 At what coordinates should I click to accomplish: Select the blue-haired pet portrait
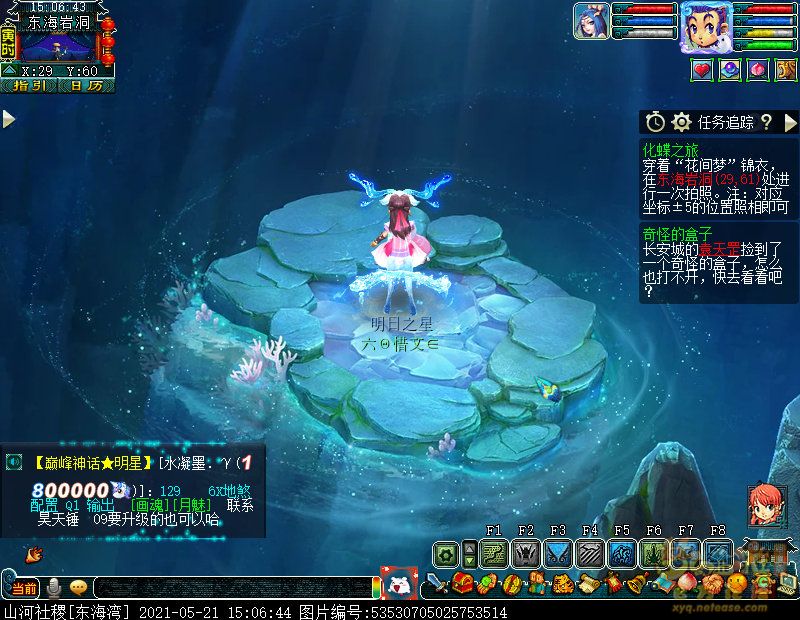(x=592, y=21)
